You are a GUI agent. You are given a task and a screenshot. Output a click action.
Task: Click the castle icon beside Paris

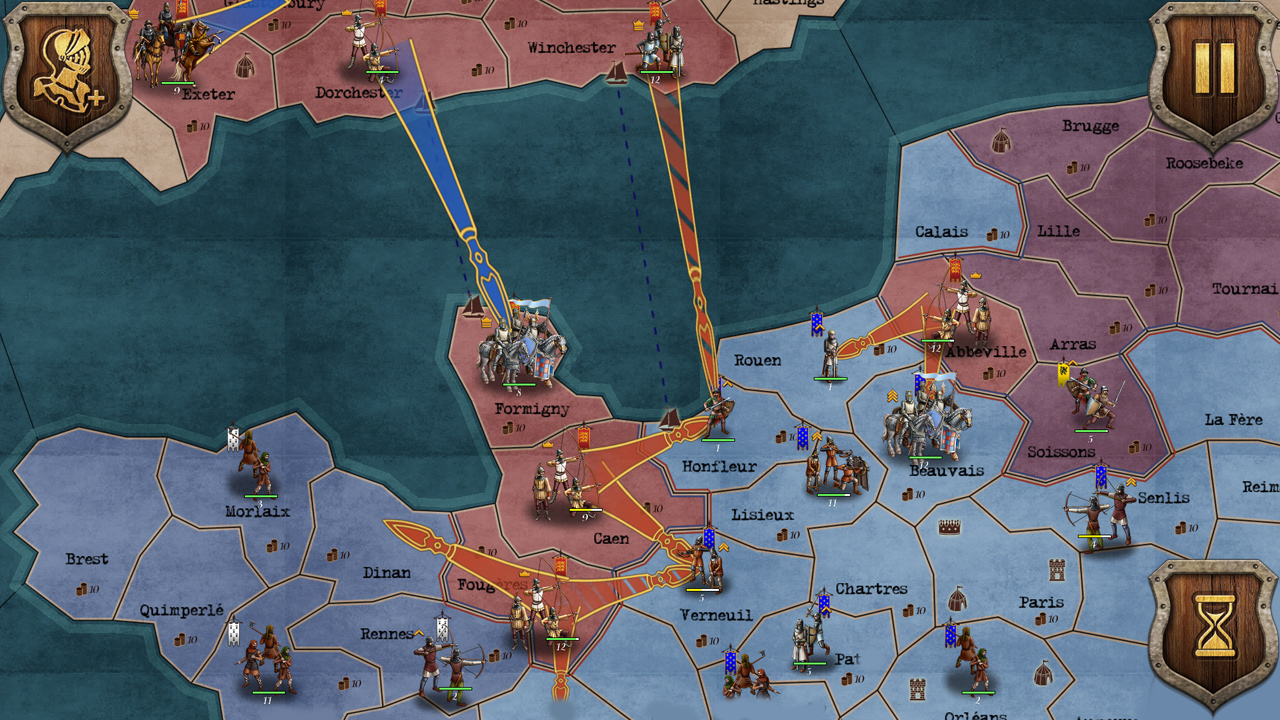pyautogui.click(x=1056, y=569)
